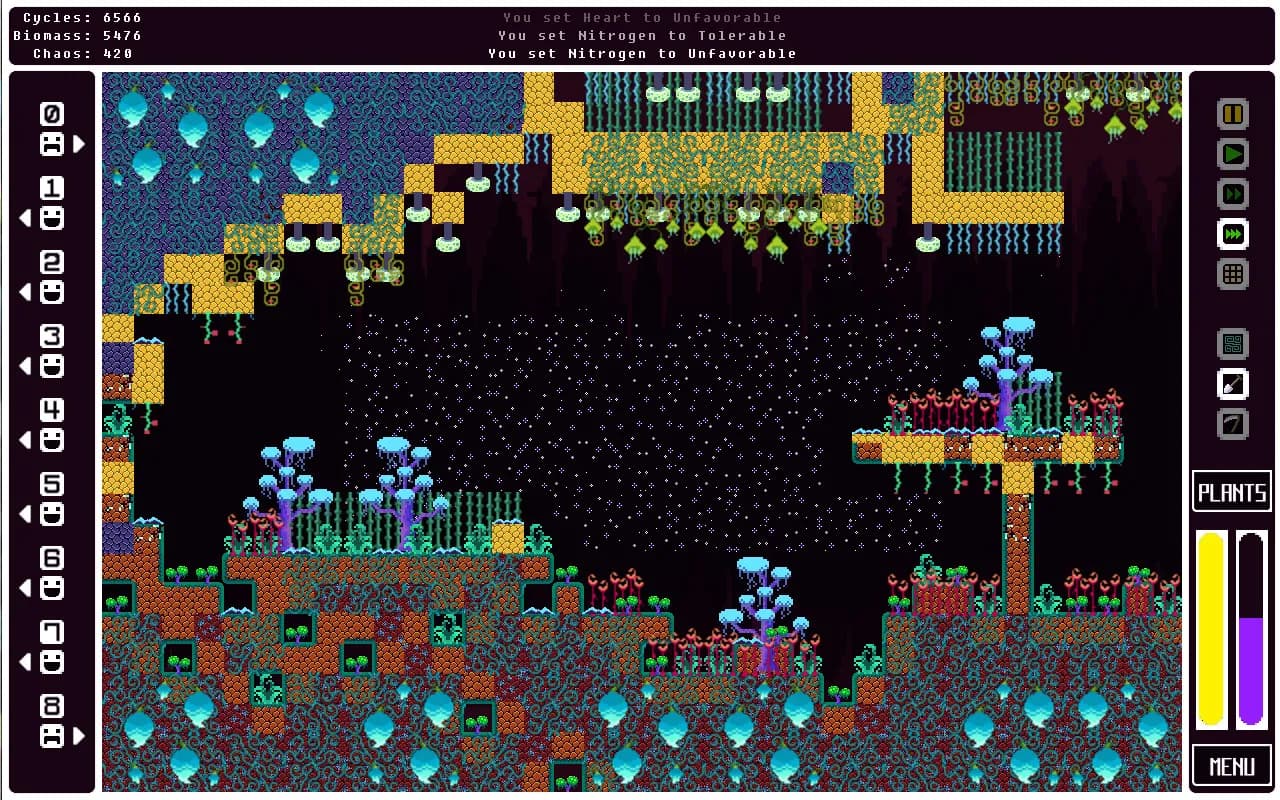
Task: Choose the maze-pattern tile tool
Action: point(1233,344)
